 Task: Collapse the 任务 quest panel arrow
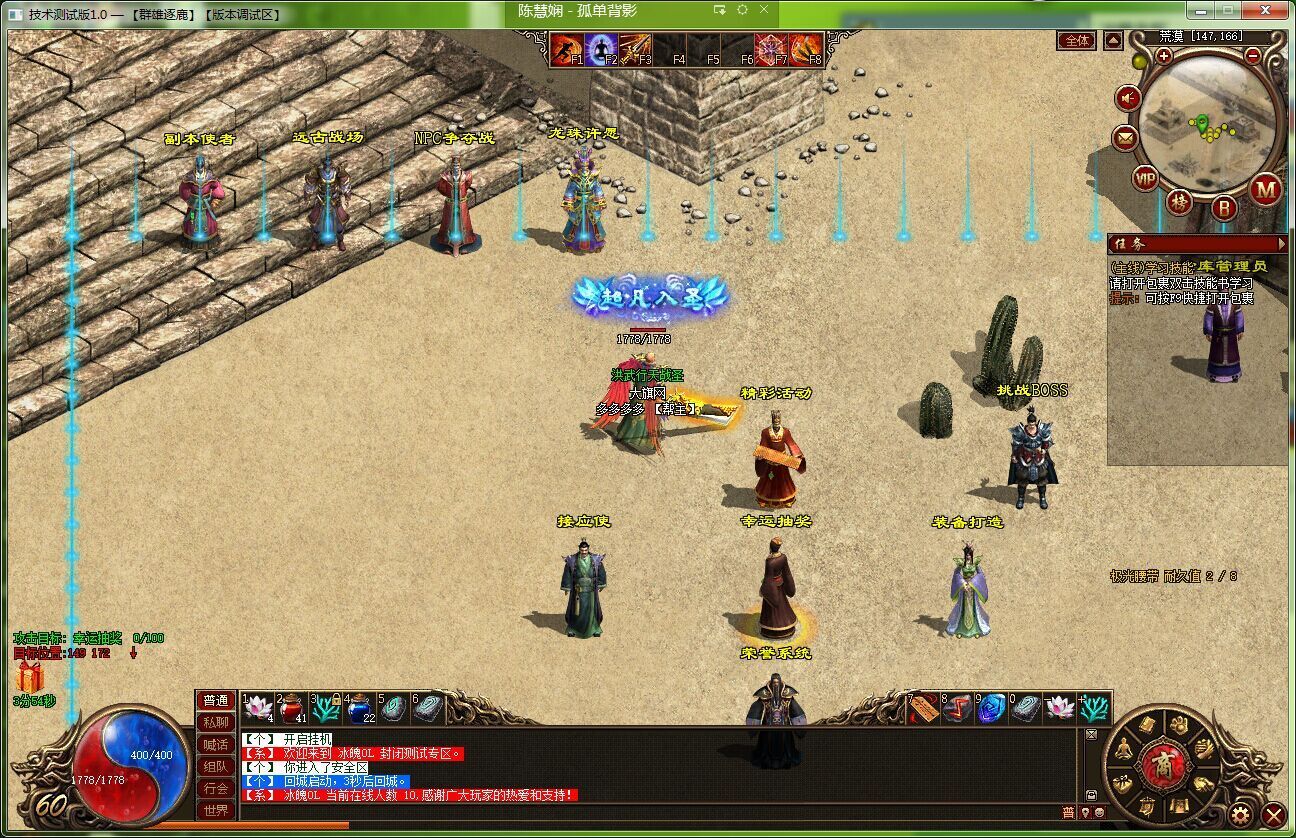(x=1282, y=243)
